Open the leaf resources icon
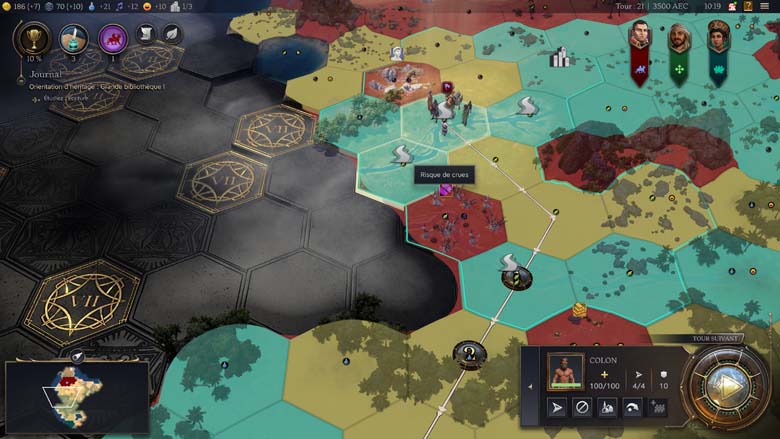Viewport: 780px width, 439px height. [x=170, y=34]
